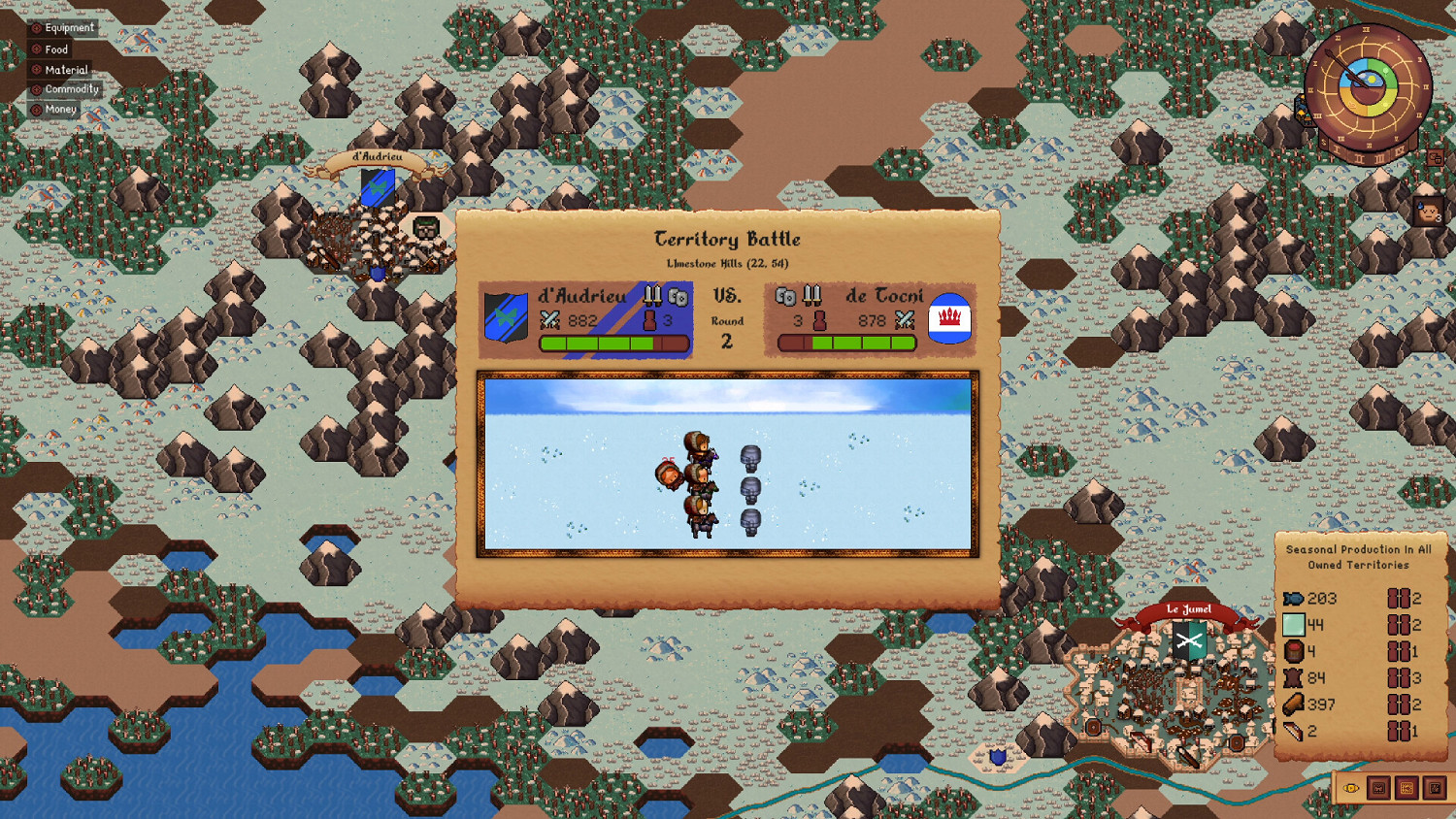Click the highlighted middle button at bottom right
This screenshot has height=819, width=1456.
tap(1406, 788)
